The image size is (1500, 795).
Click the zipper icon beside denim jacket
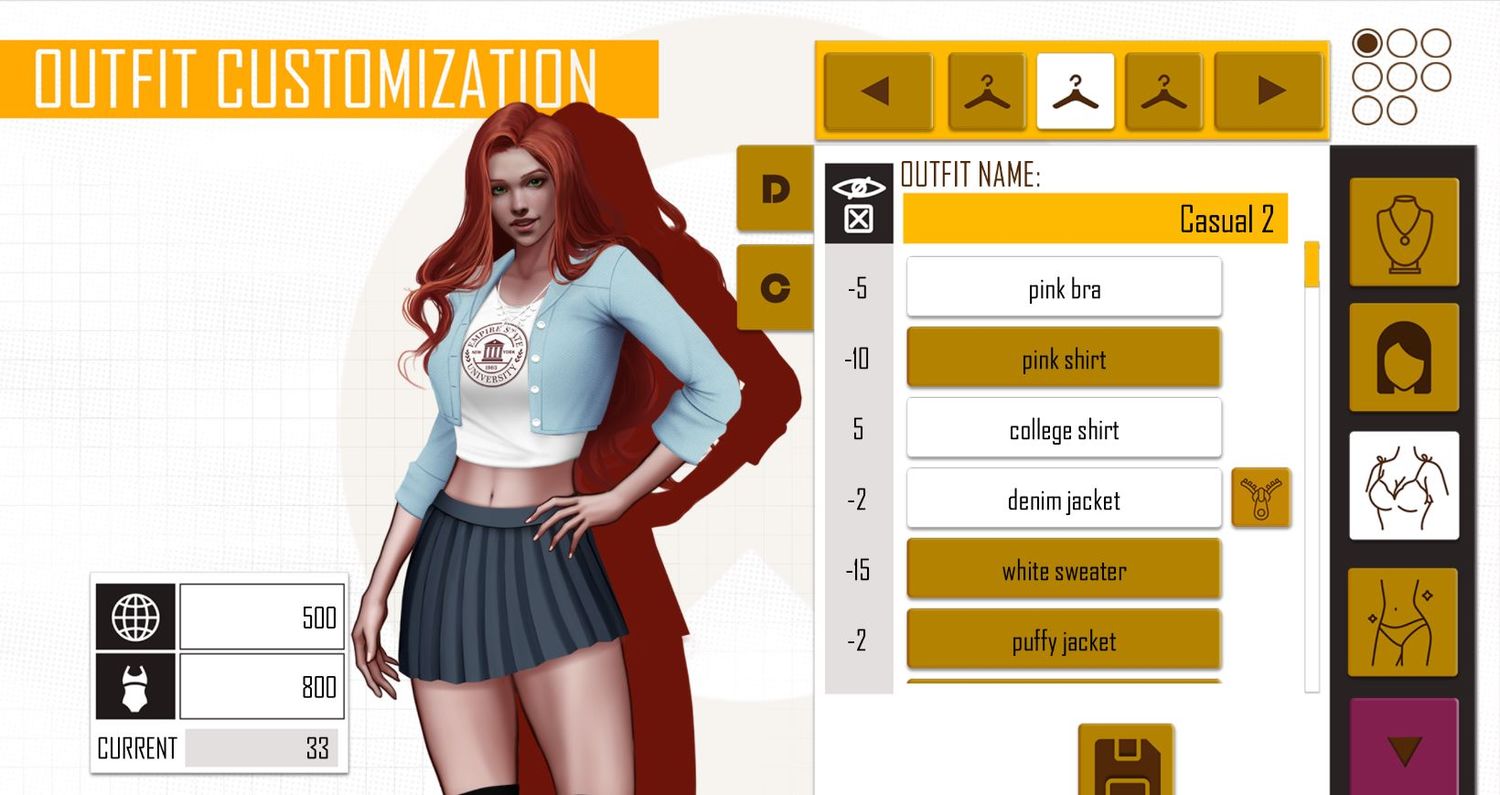point(1260,497)
